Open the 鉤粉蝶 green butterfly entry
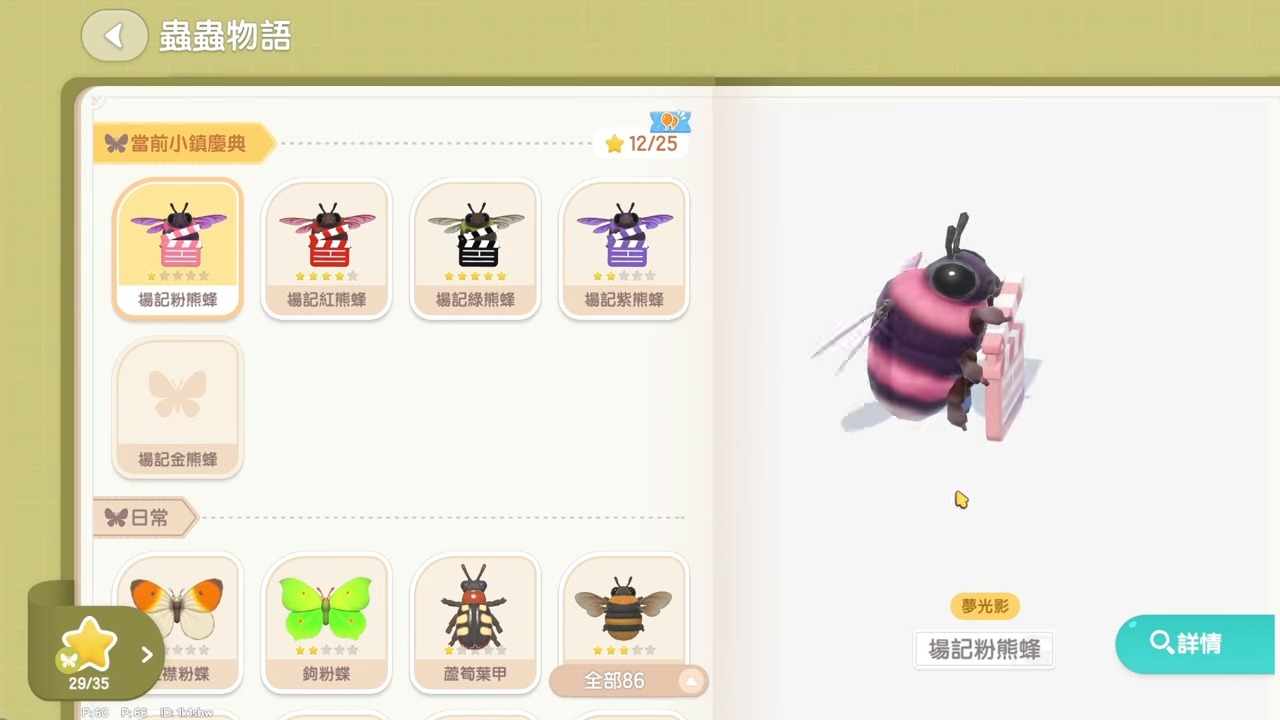The height and width of the screenshot is (720, 1280). [x=327, y=620]
